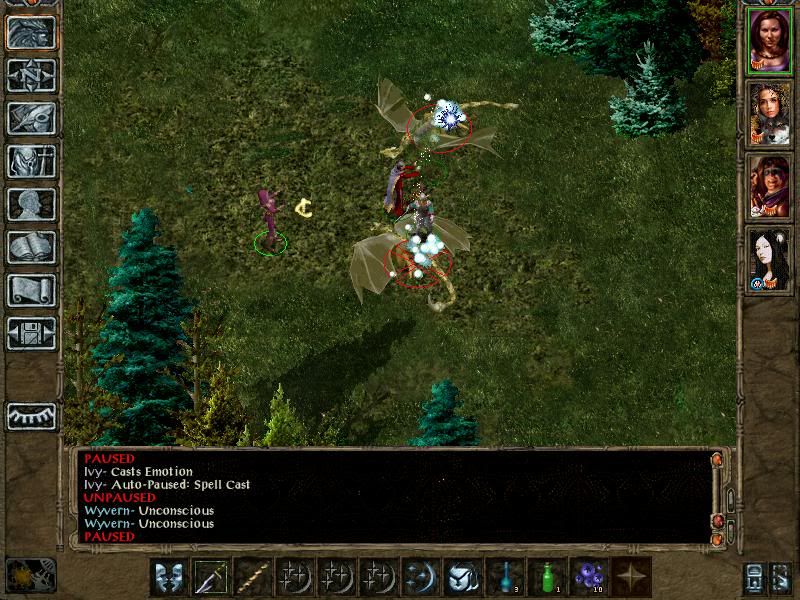This screenshot has height=600, width=800.
Task: Use the green potion quick item
Action: point(547,577)
